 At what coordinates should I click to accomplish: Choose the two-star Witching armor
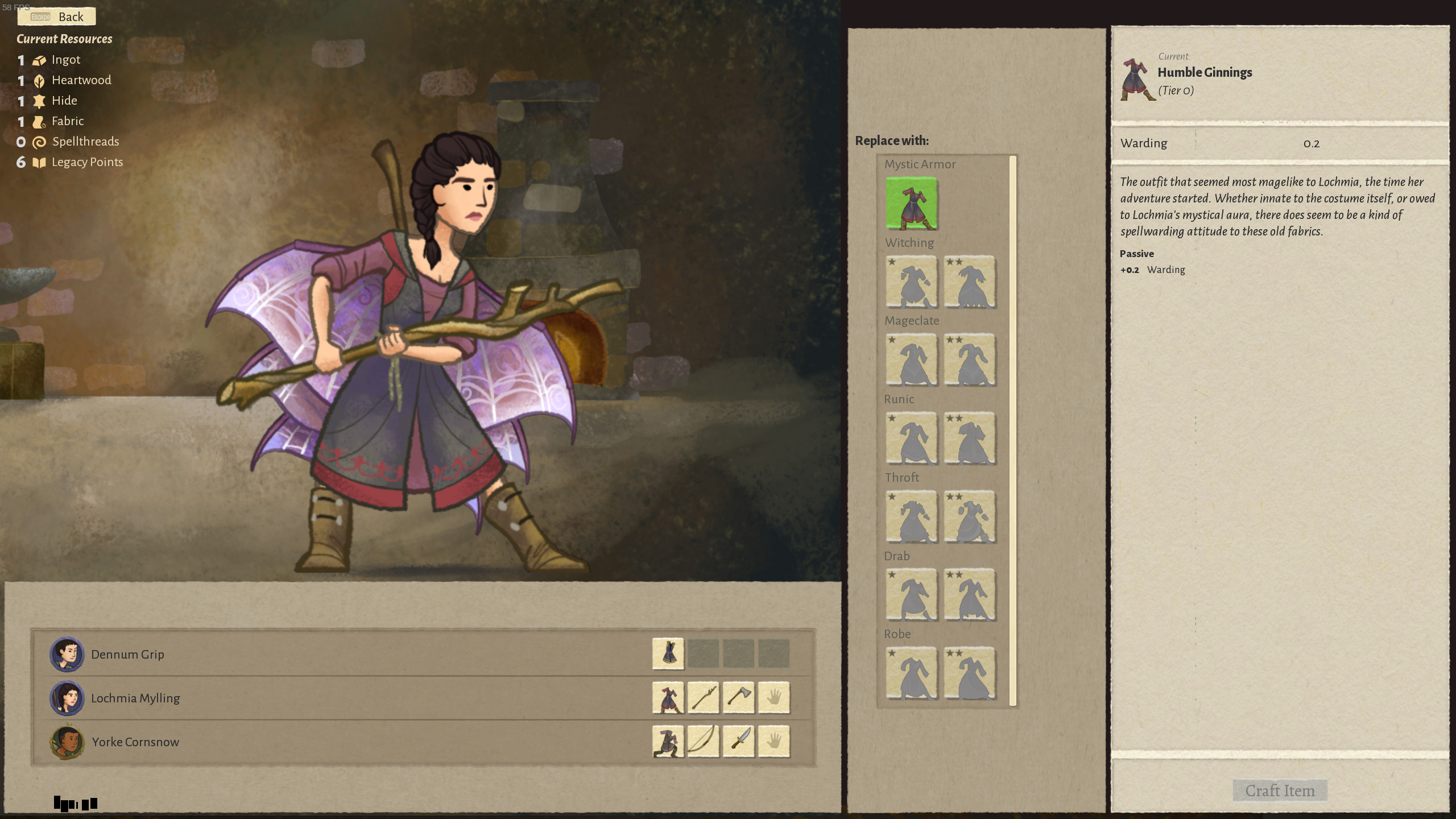pos(970,282)
